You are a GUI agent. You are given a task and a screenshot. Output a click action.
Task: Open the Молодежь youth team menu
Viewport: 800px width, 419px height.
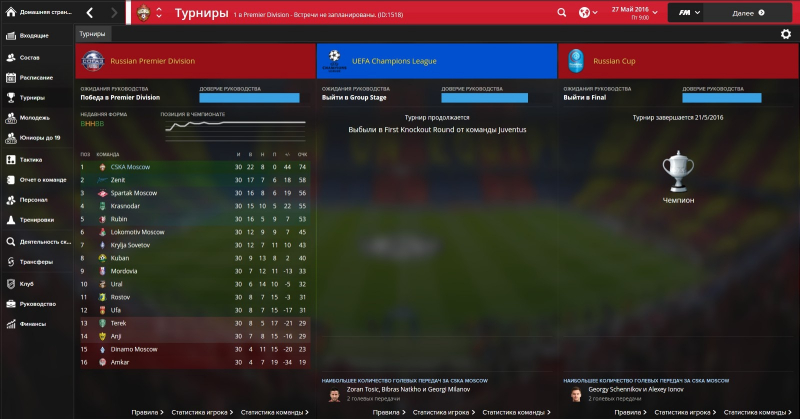pos(34,118)
